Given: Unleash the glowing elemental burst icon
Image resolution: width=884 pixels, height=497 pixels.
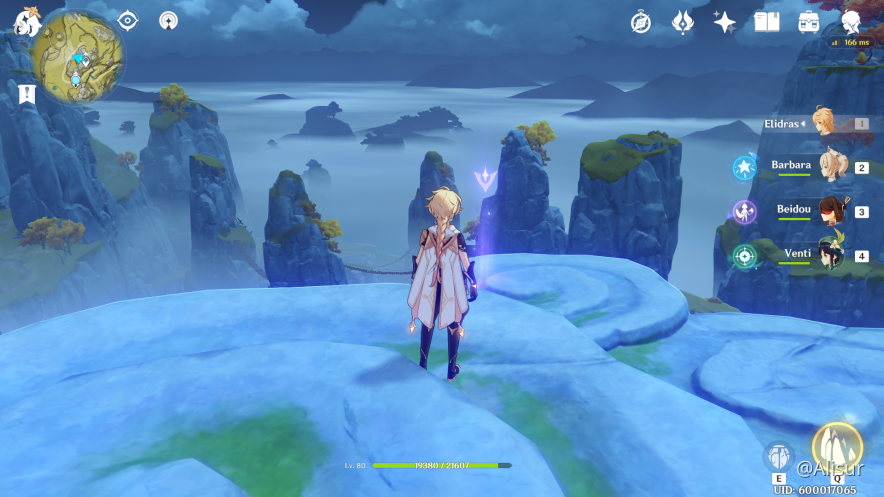Looking at the screenshot, I should pyautogui.click(x=833, y=448).
